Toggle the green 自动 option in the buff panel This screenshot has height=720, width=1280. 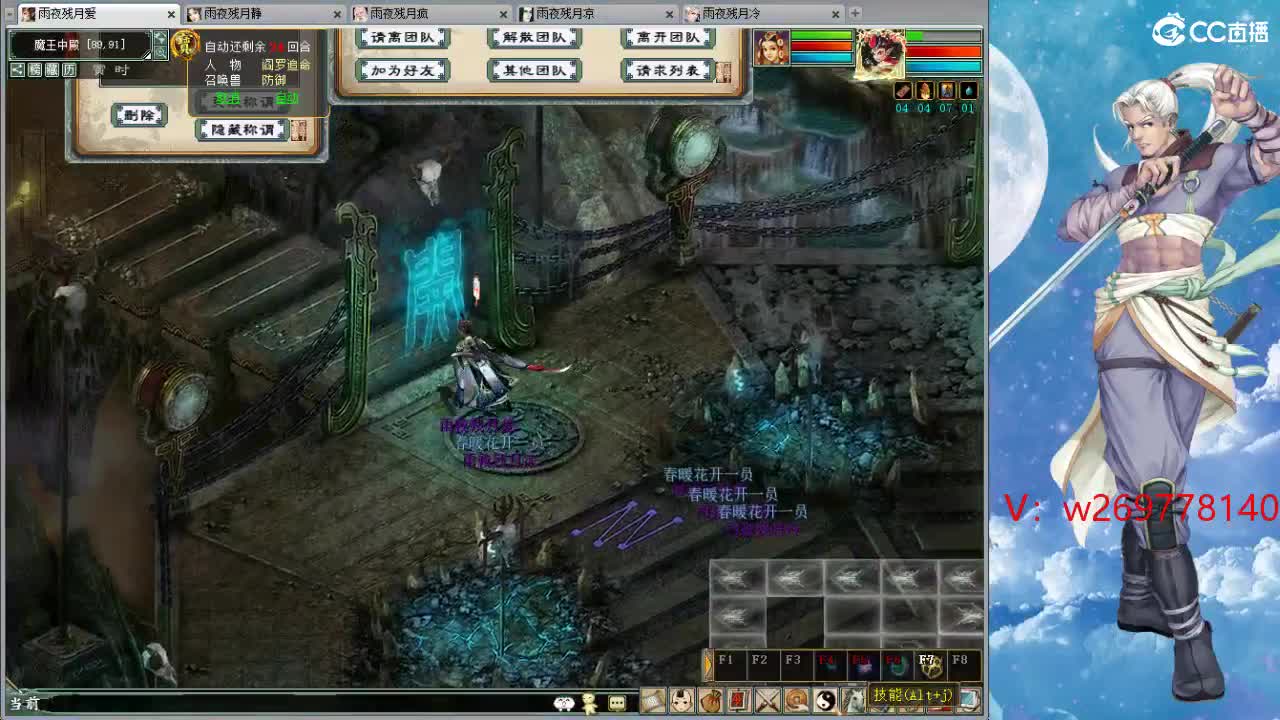287,99
